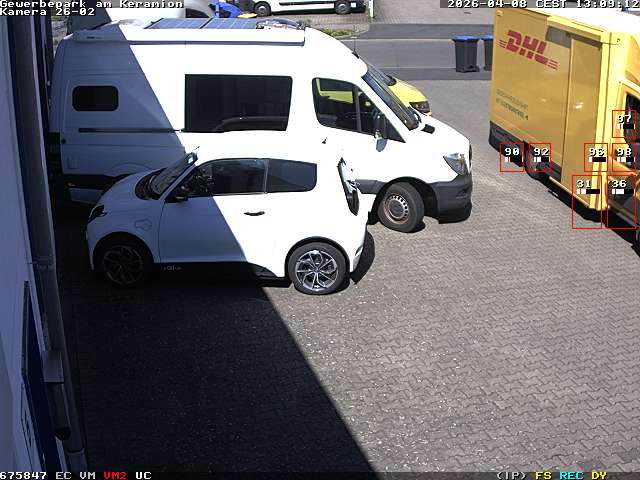
Task: Choose the tracking box labeled 36
Action: 620,201
